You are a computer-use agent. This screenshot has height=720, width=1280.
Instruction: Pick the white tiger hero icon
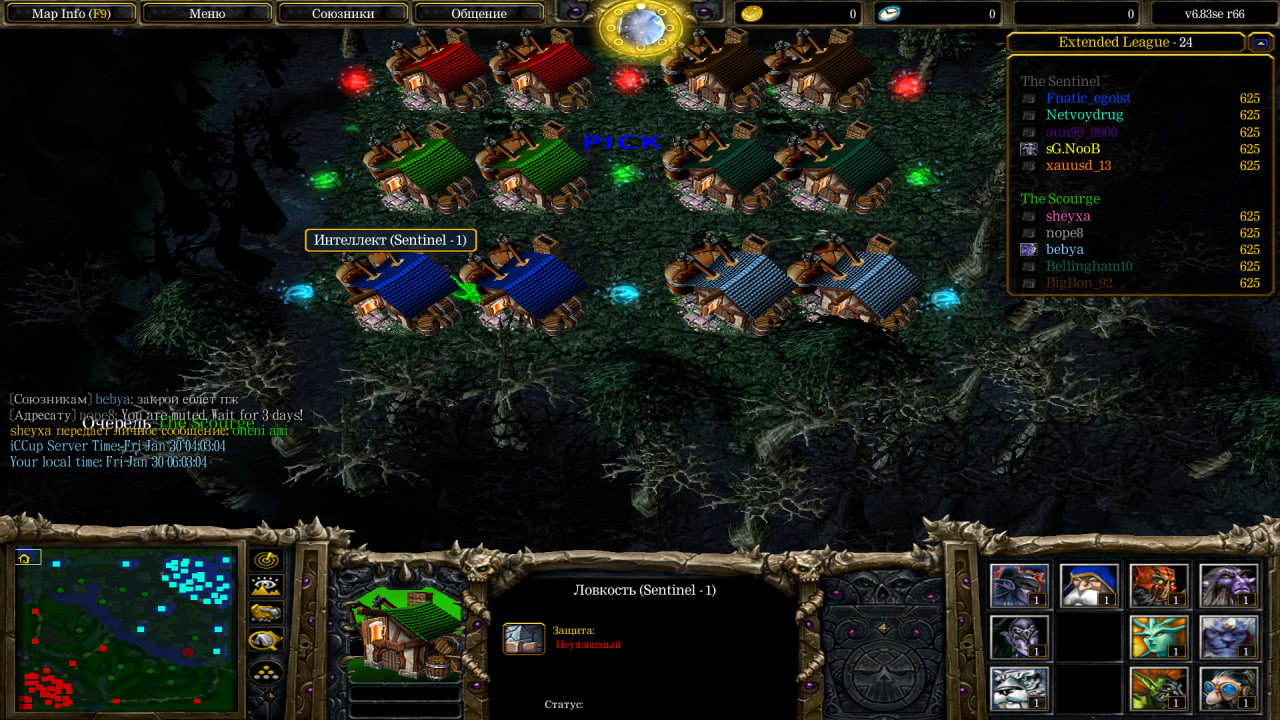tap(1020, 688)
